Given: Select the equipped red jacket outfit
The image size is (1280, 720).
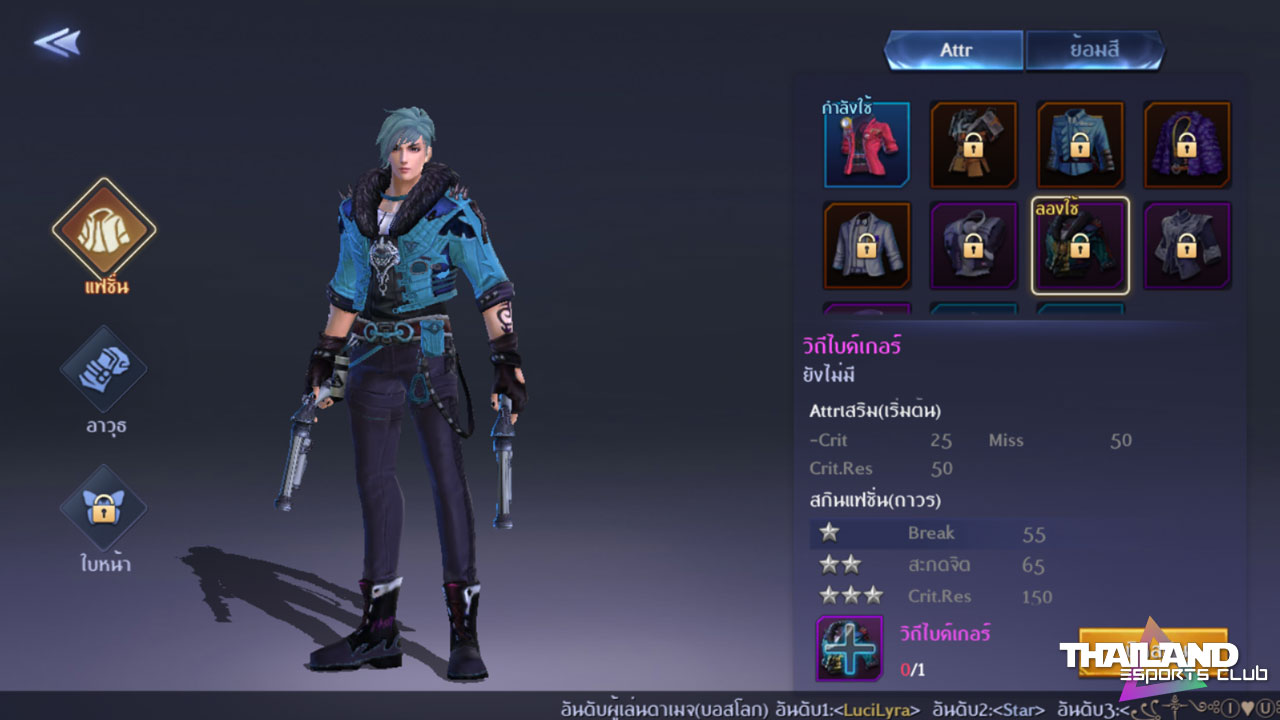Looking at the screenshot, I should 867,145.
